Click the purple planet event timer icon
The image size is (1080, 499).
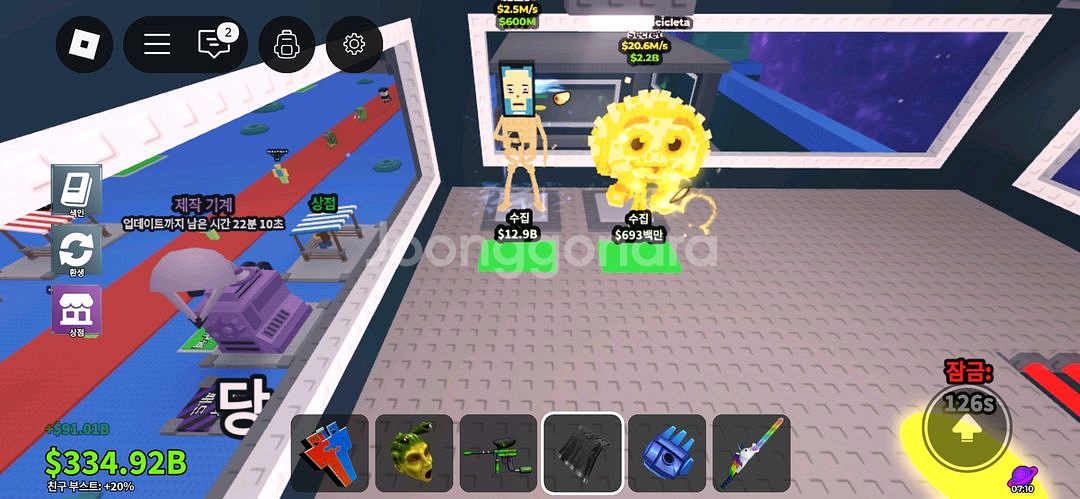[1022, 479]
